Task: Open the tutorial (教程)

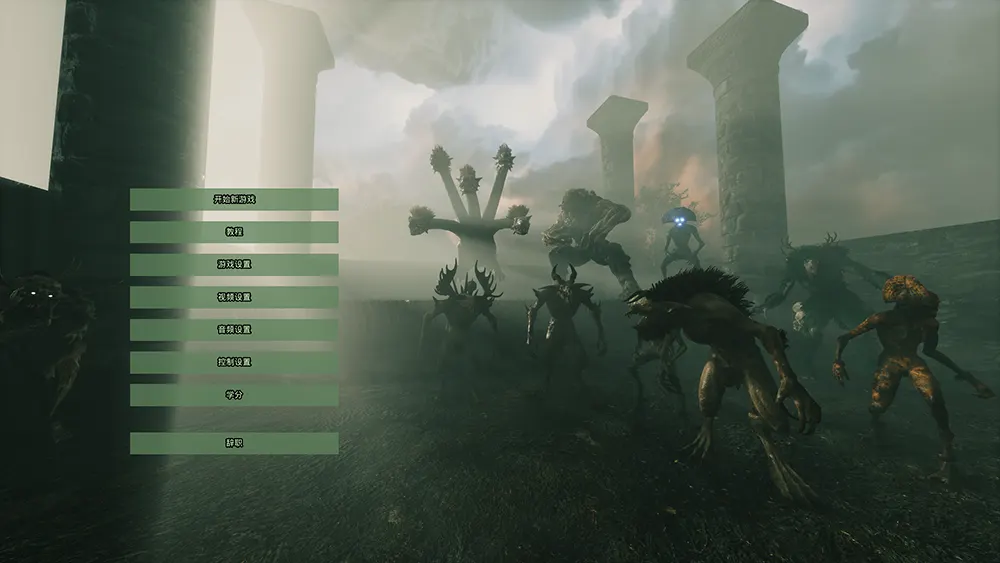Action: (x=234, y=232)
